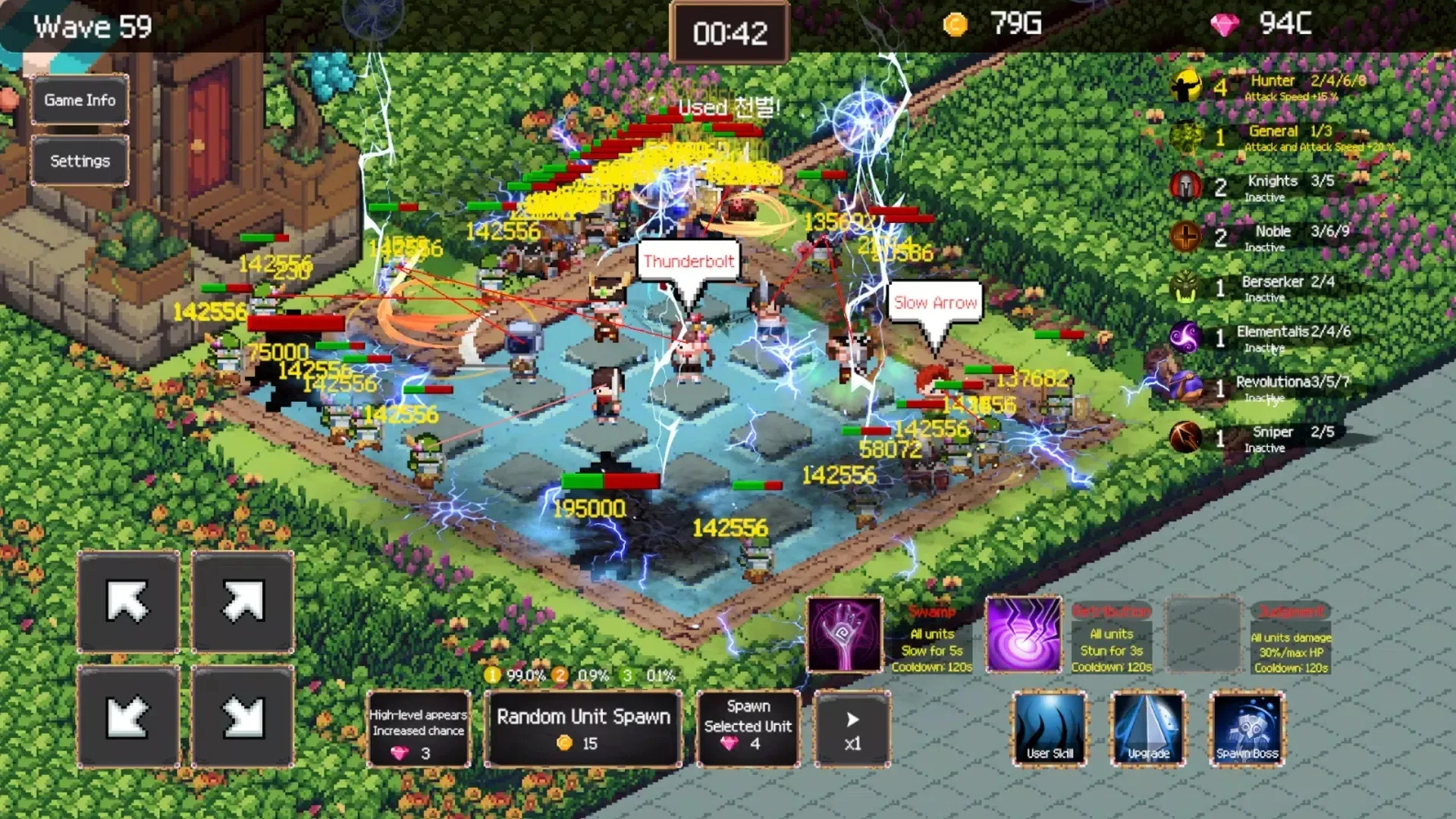1456x819 pixels.
Task: Select the Hunter synergy icon
Action: tap(1186, 85)
